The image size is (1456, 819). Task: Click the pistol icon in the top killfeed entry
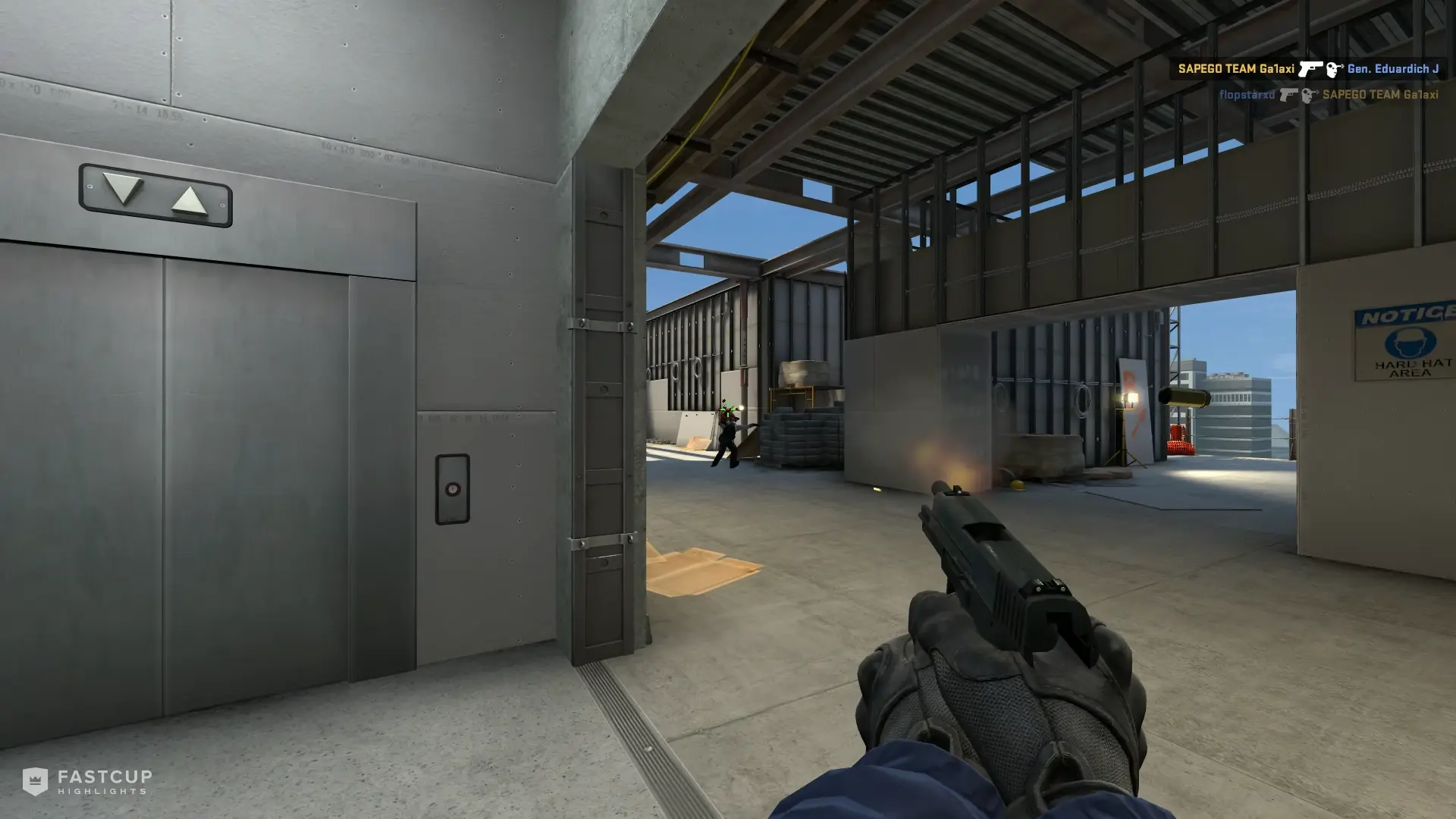click(1311, 70)
